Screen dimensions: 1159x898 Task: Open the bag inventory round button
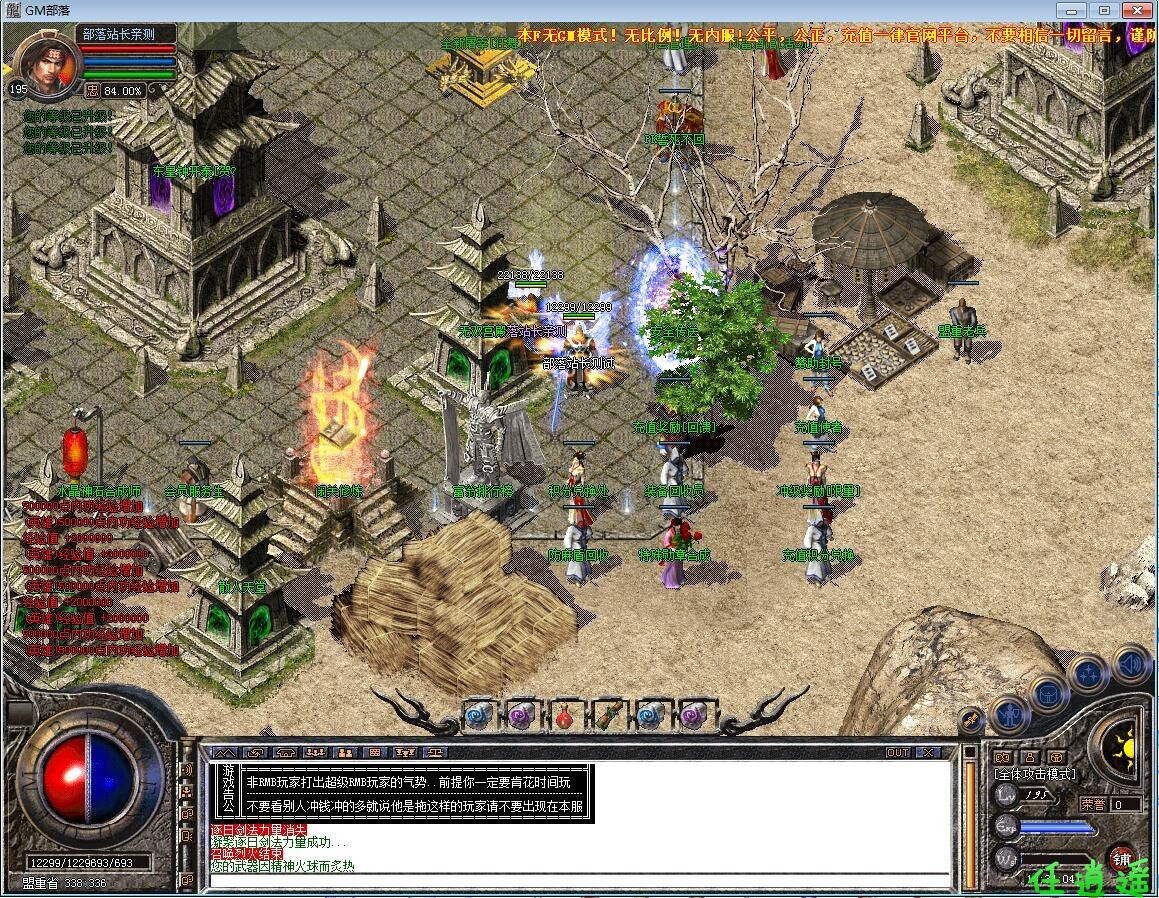1048,693
